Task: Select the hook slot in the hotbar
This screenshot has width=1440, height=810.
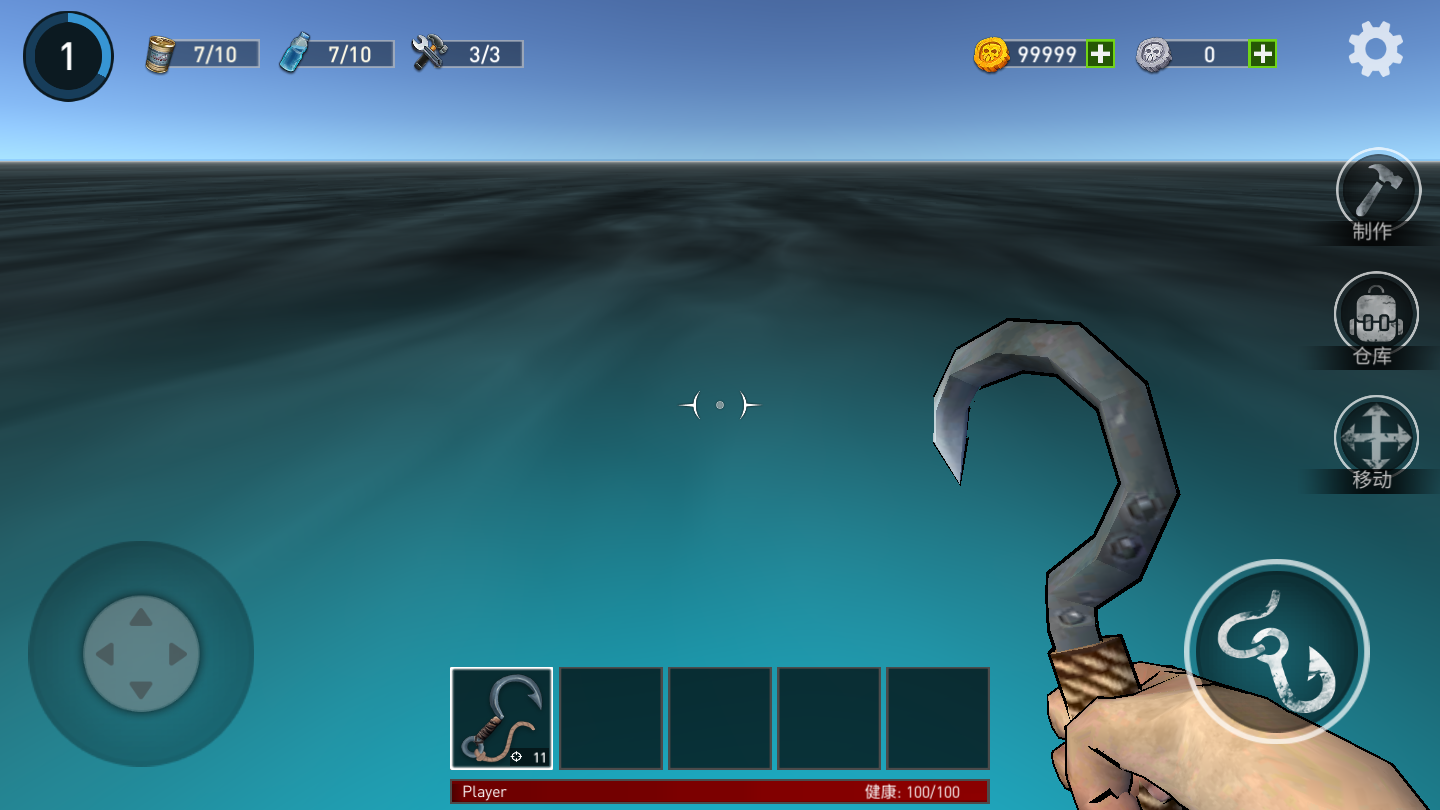Action: pyautogui.click(x=501, y=718)
